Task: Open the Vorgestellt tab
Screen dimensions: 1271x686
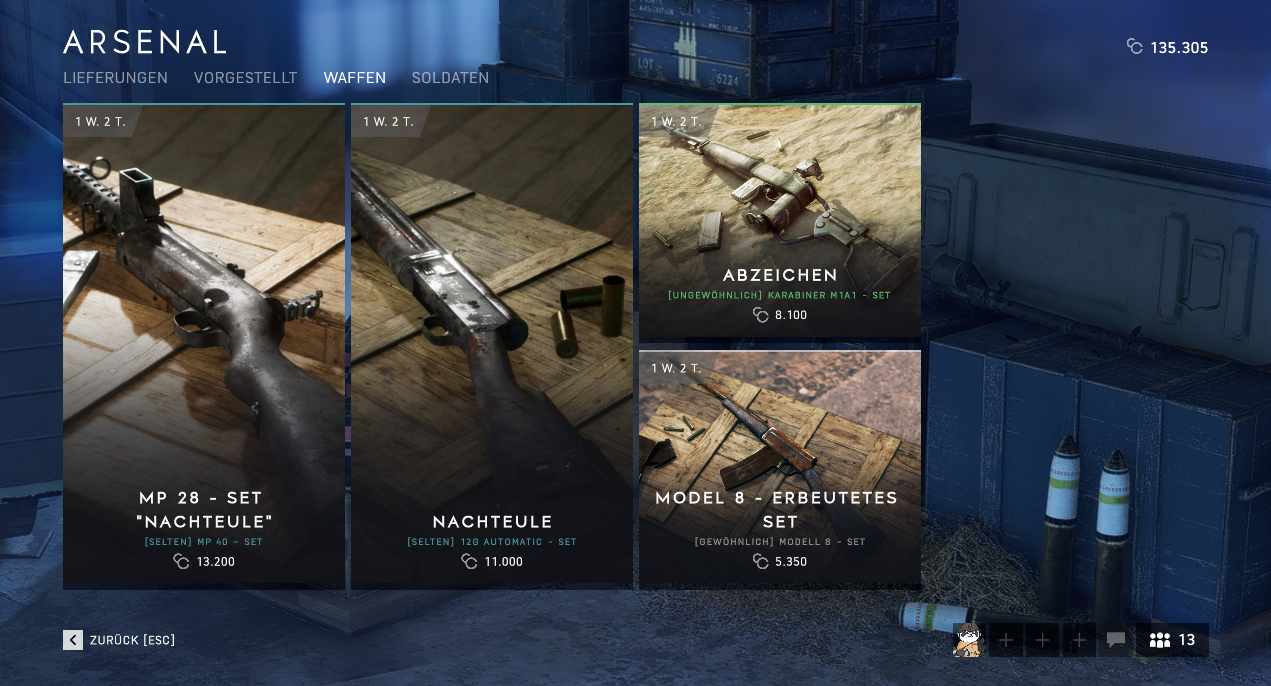Action: [245, 78]
